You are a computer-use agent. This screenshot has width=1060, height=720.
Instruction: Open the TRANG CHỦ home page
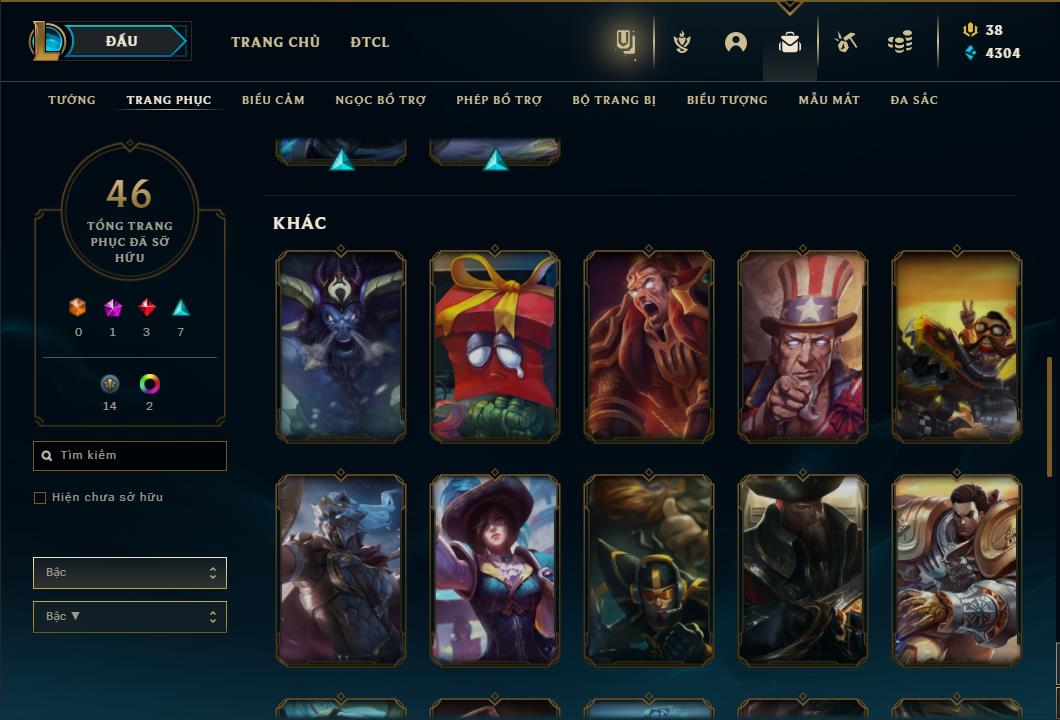pyautogui.click(x=275, y=42)
